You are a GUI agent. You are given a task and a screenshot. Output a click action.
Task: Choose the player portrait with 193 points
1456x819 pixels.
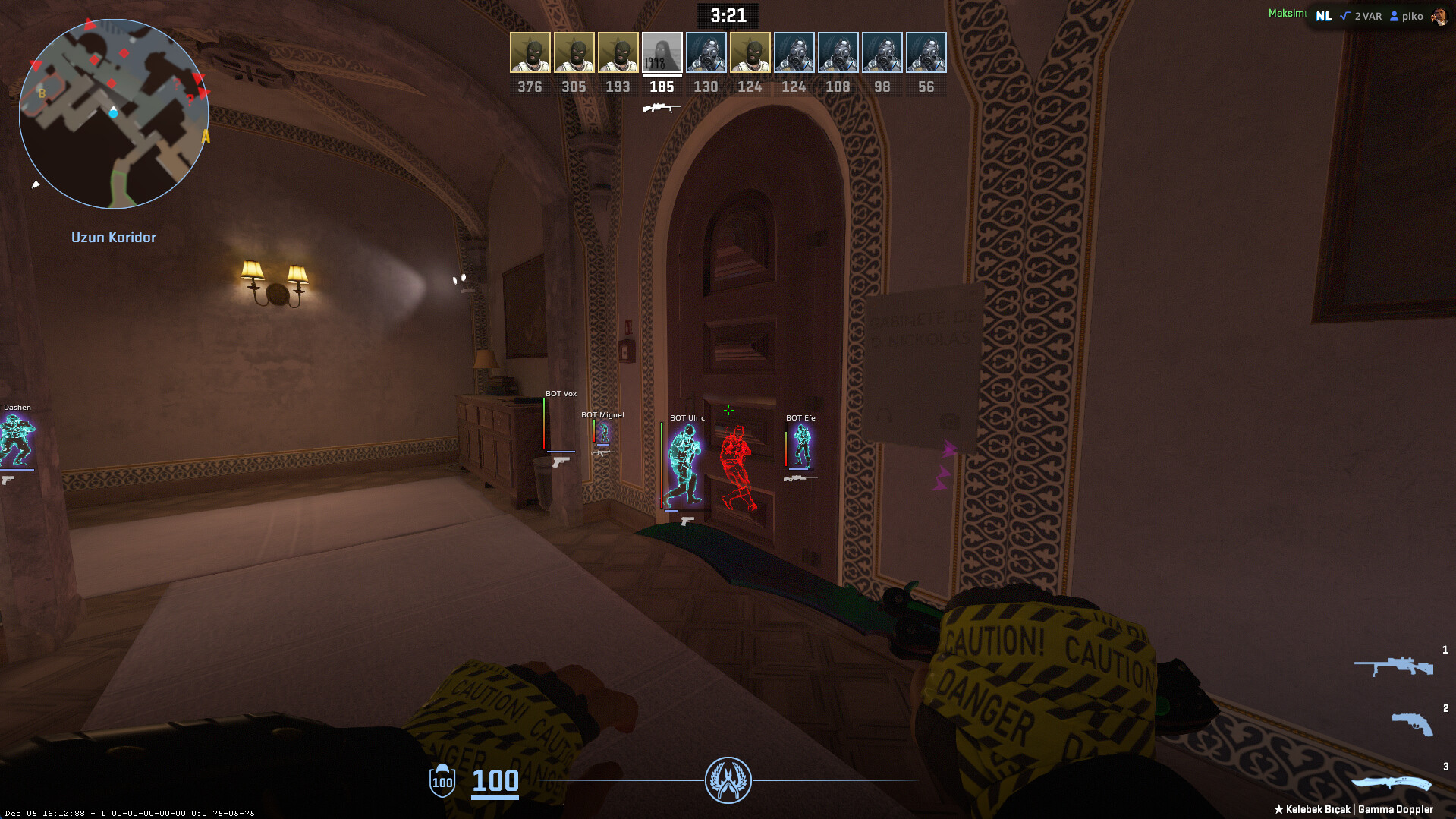coord(618,52)
